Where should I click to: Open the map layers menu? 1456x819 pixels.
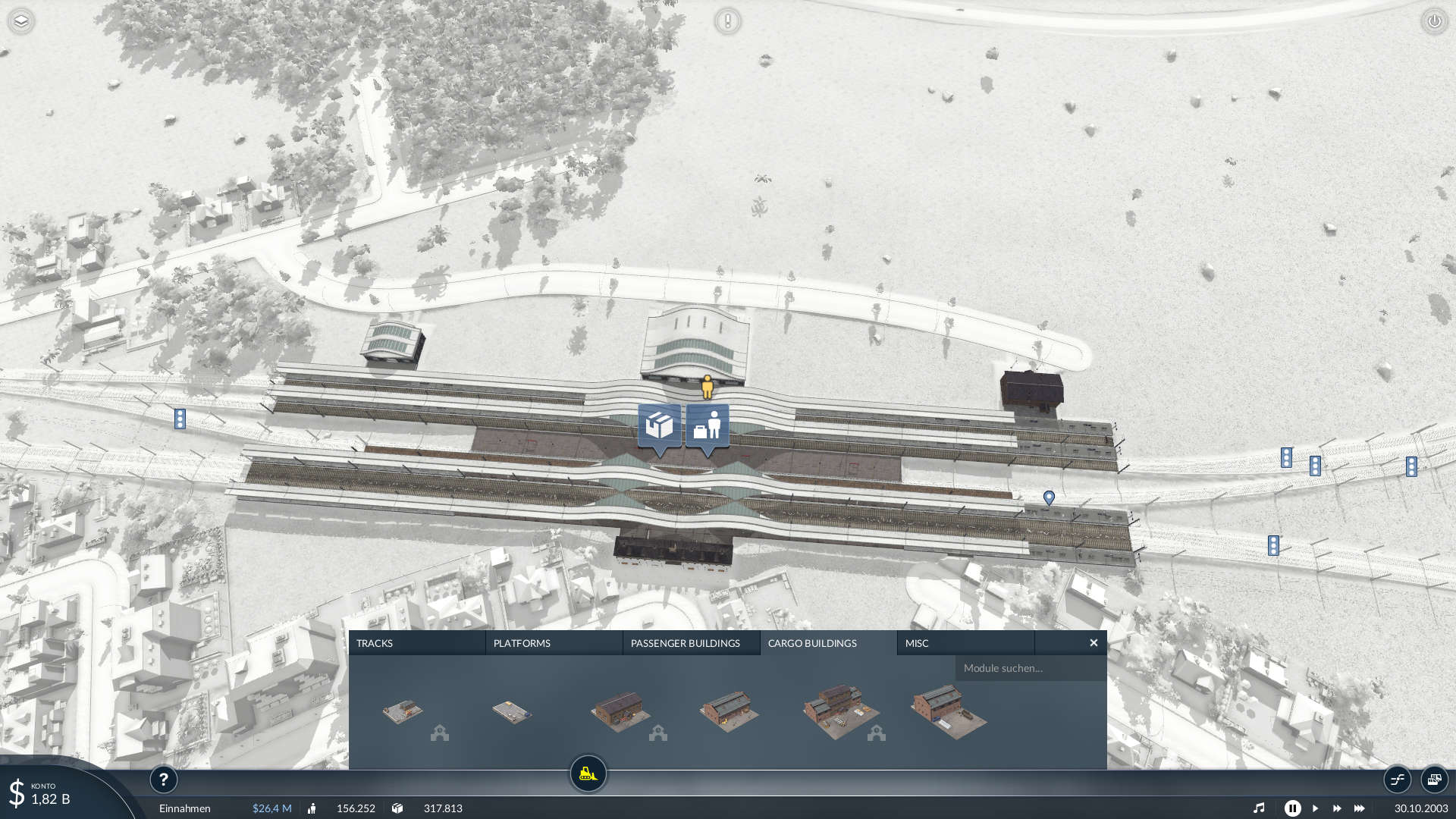pos(21,21)
